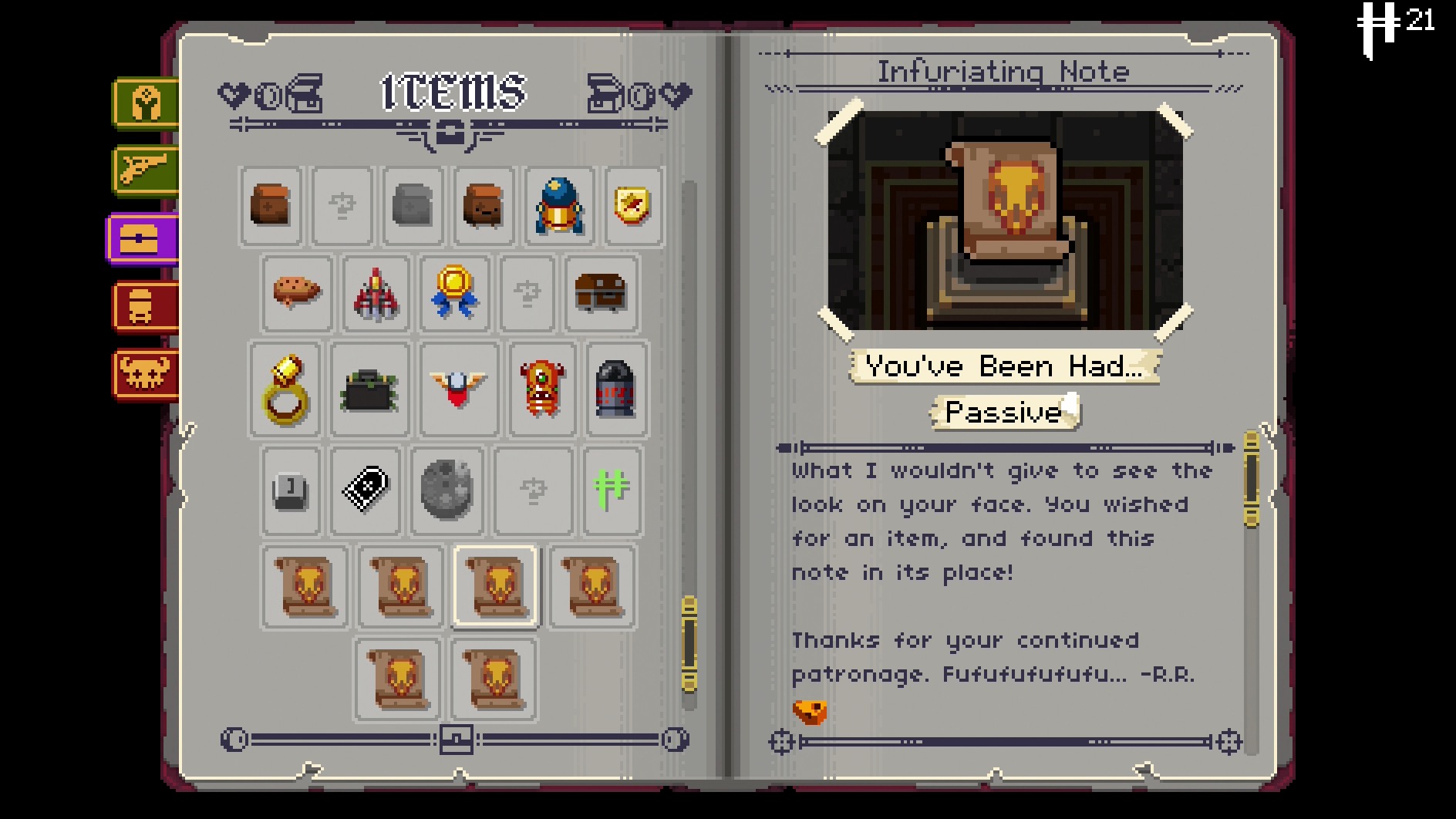The image size is (1456, 819).
Task: Select the purple chest items tab
Action: [142, 238]
